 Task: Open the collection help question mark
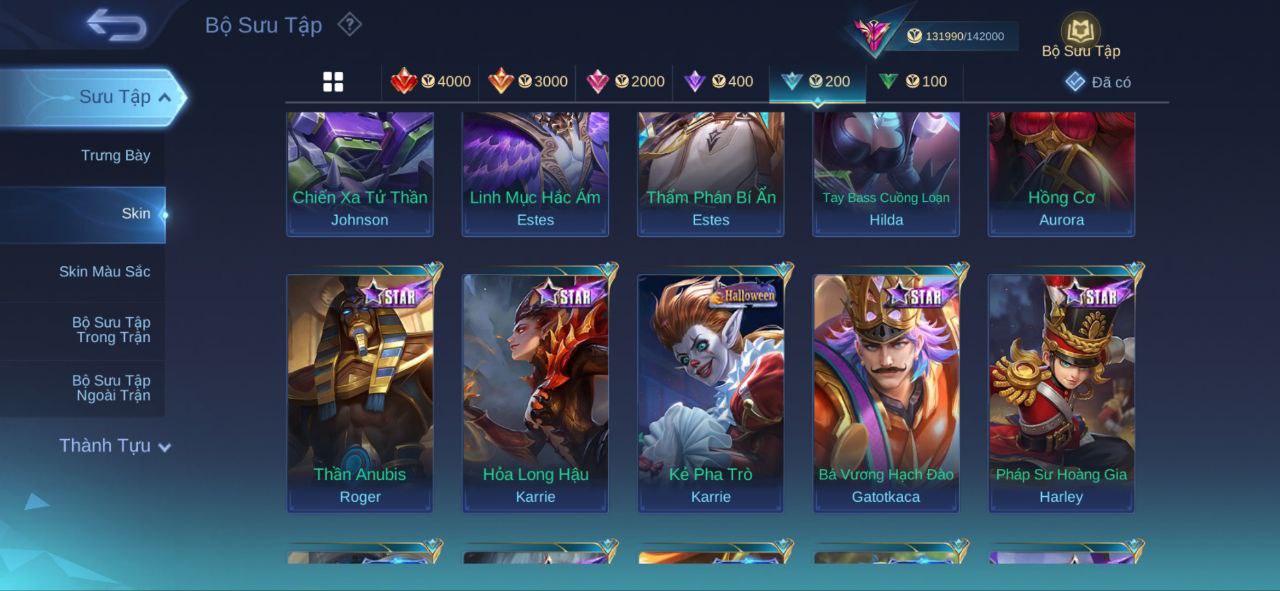tap(349, 24)
